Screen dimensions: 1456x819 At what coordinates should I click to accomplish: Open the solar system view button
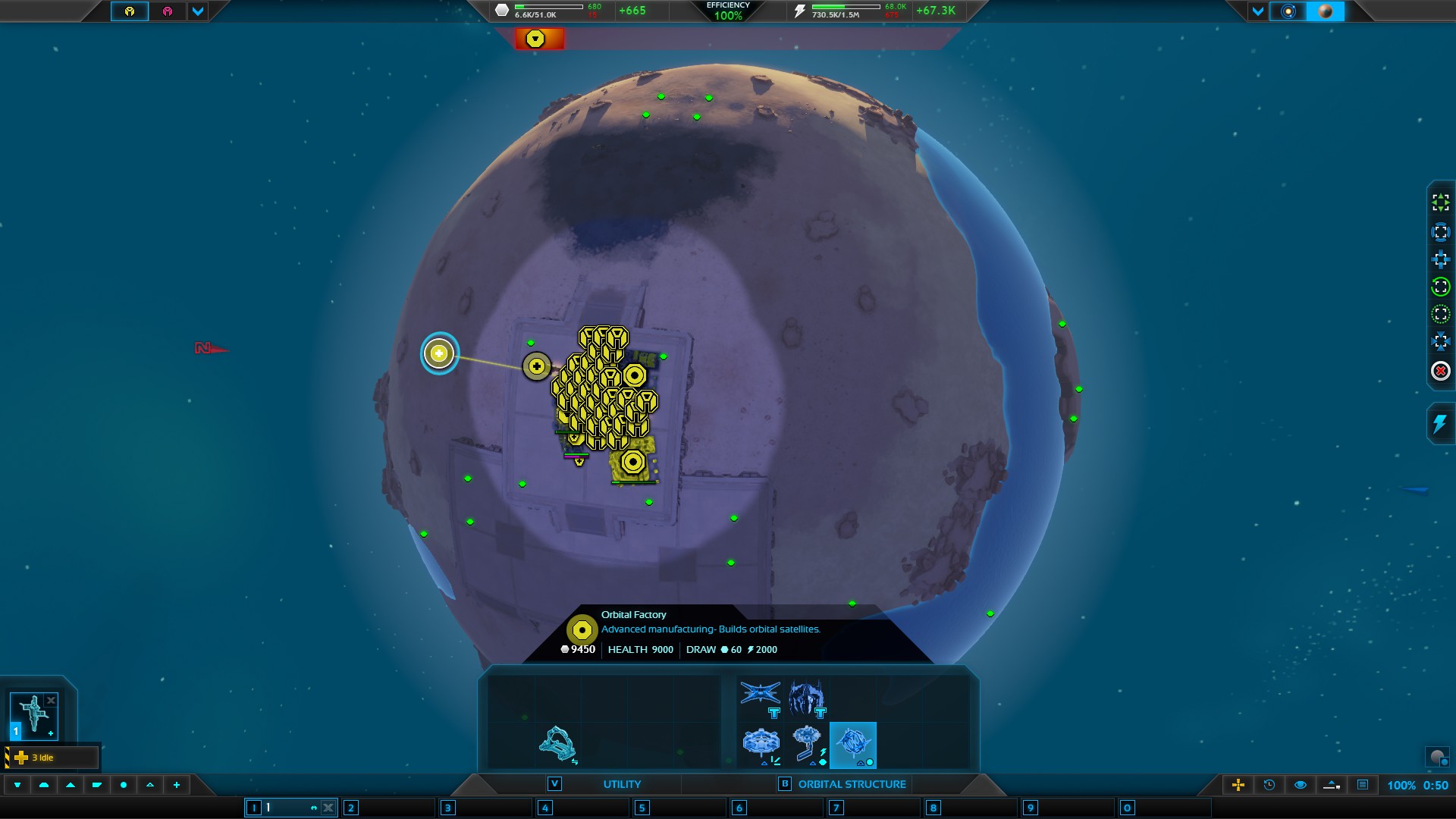pos(1288,11)
